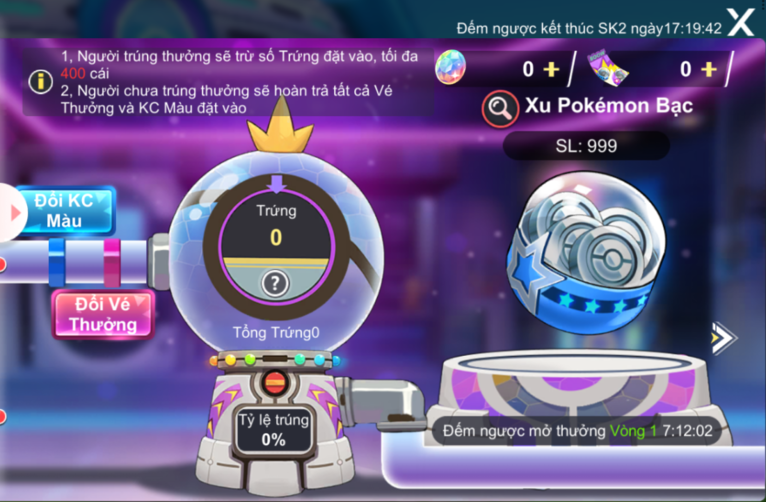The height and width of the screenshot is (502, 766).
Task: Add more reward tickets with plus
Action: [x=708, y=69]
